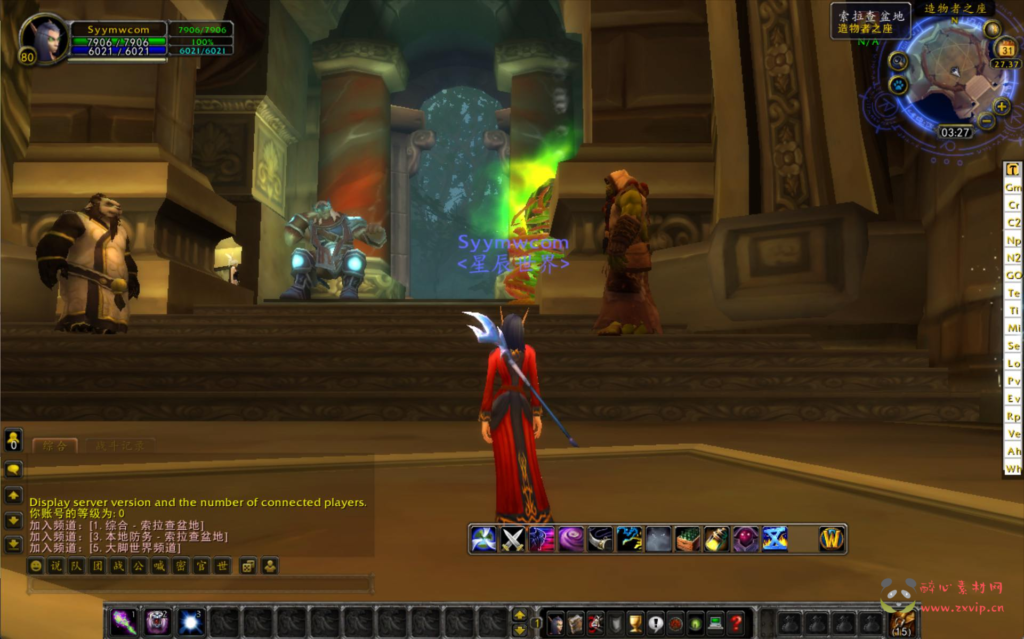Open the speech bubble chat menu

13,469
